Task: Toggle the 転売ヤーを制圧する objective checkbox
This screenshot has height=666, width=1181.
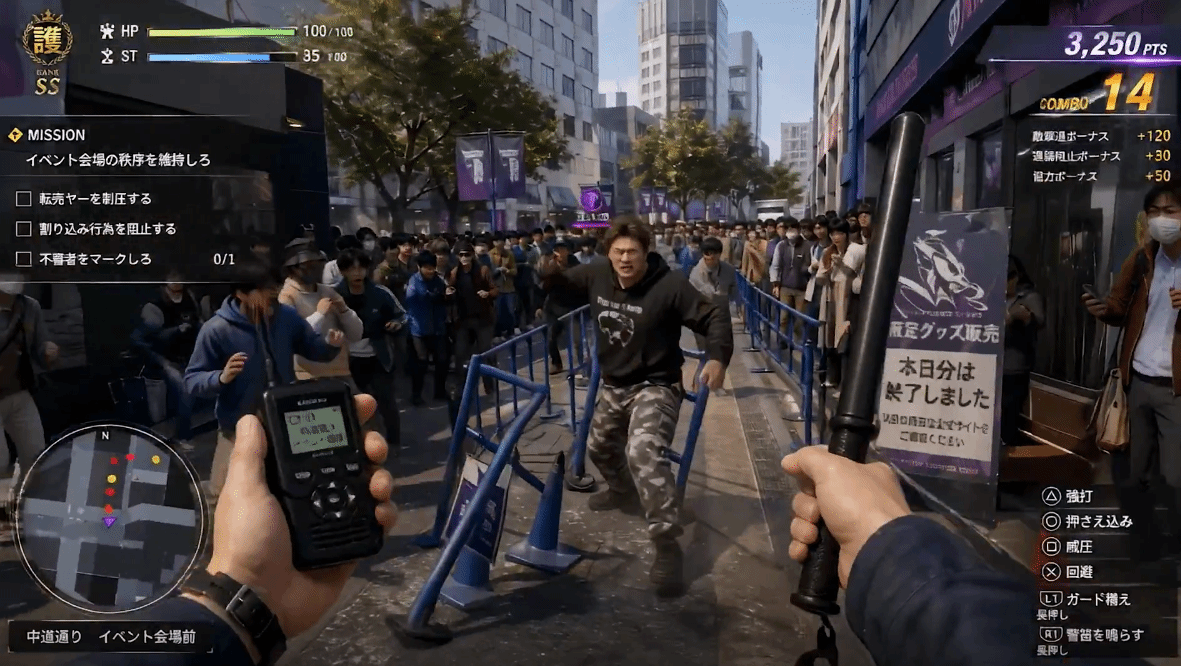Action: [24, 199]
